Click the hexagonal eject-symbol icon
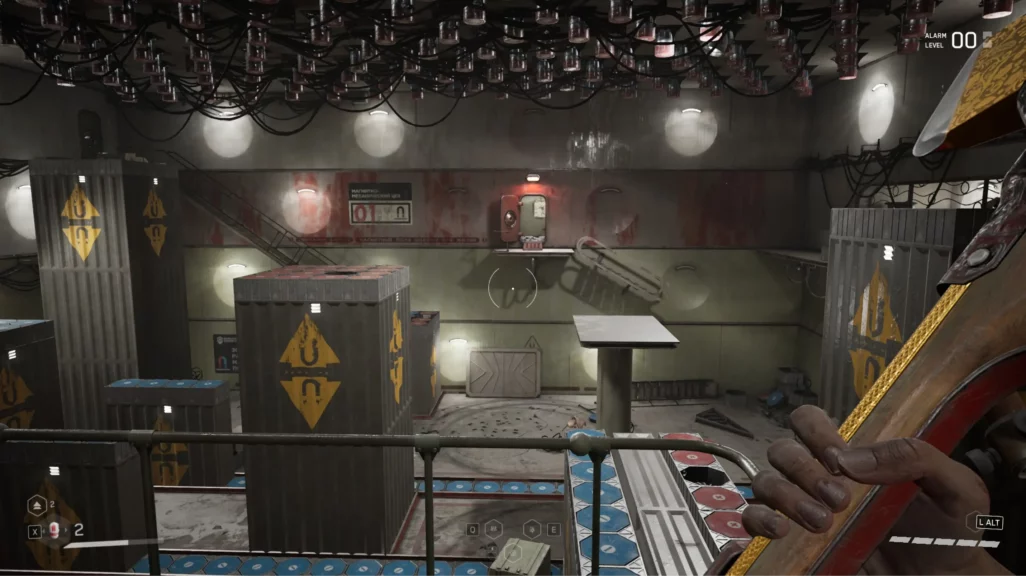 point(35,507)
